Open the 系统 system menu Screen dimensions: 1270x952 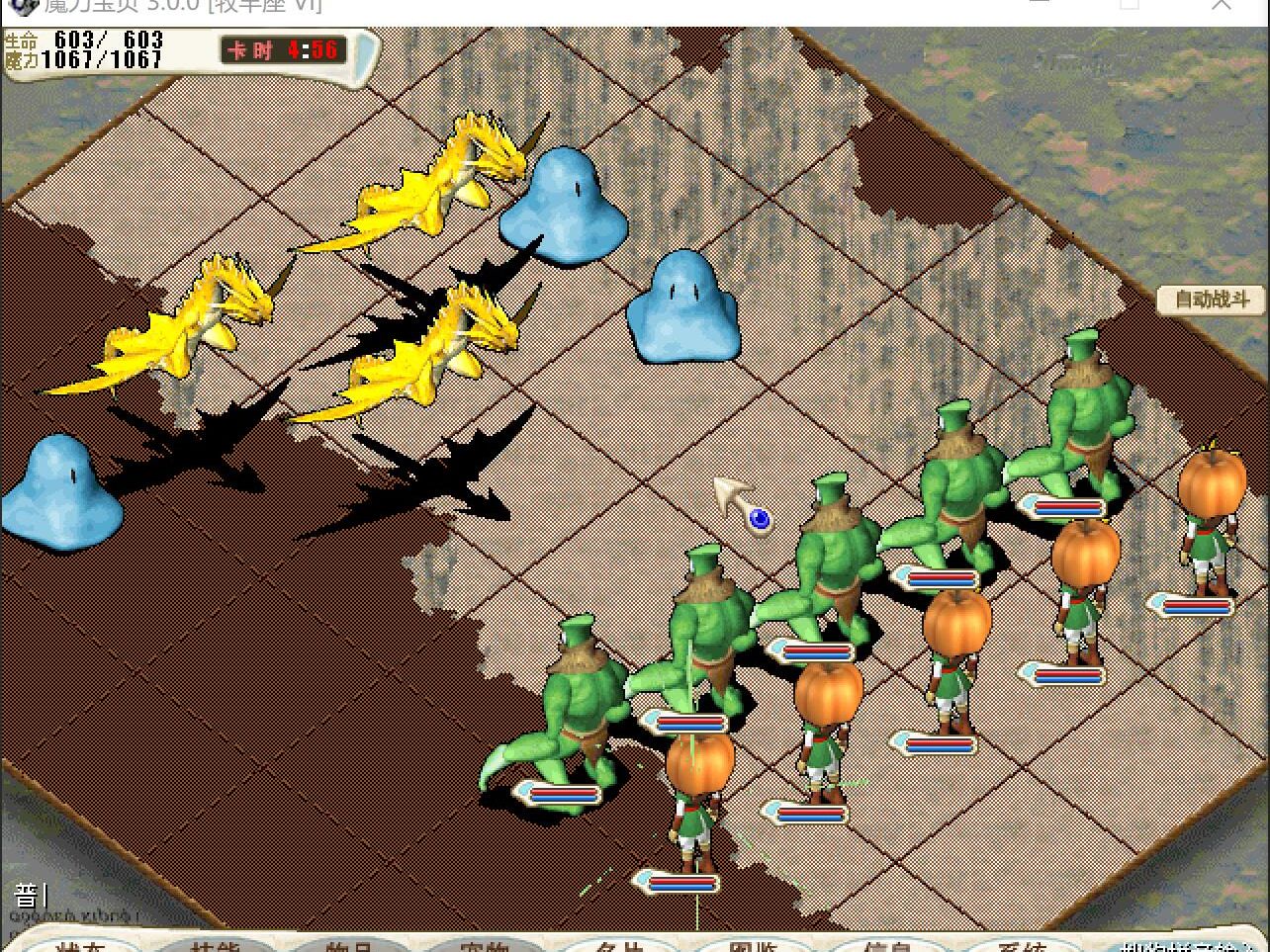click(x=1022, y=943)
